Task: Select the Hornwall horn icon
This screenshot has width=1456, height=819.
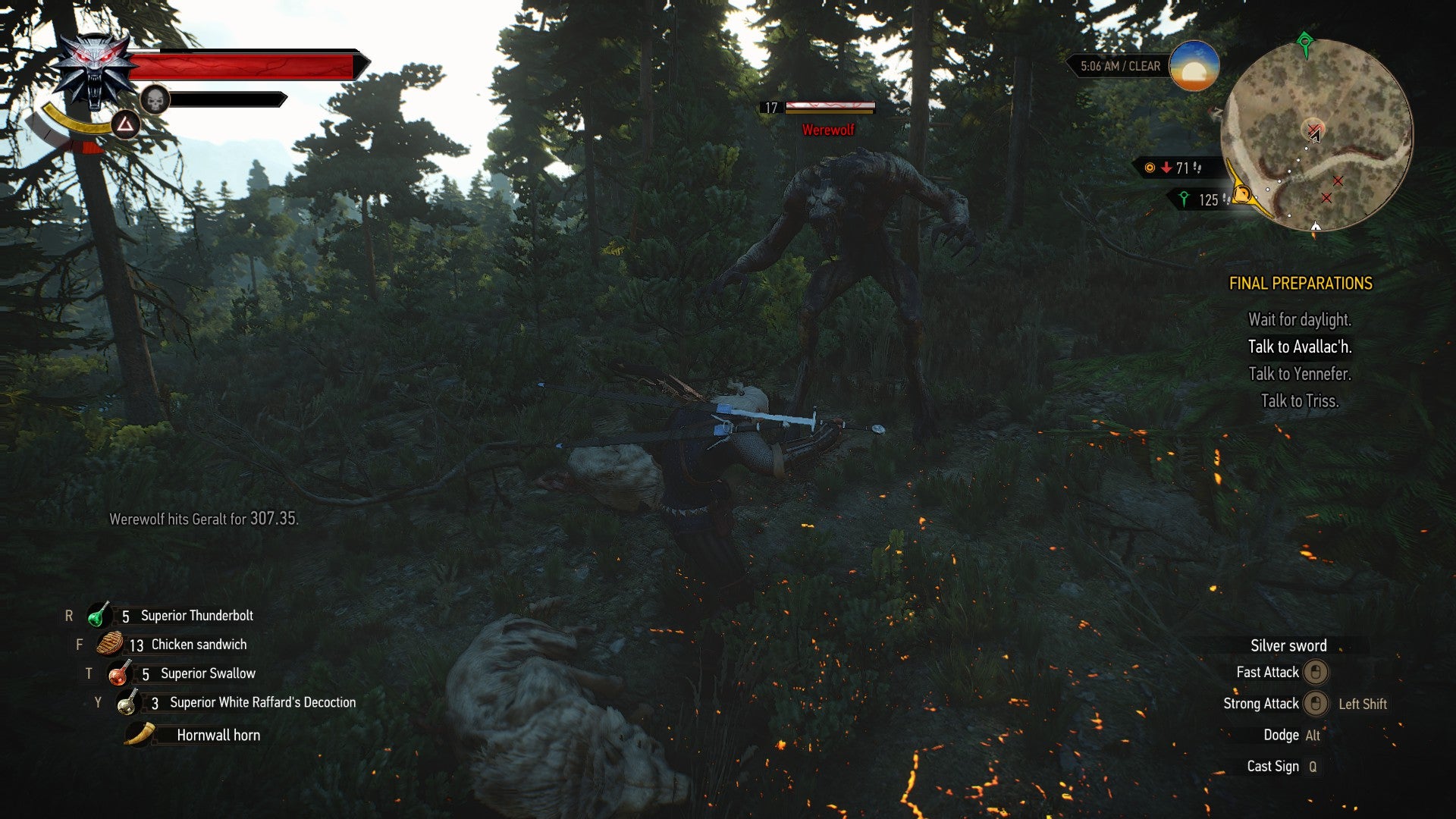Action: 137,734
